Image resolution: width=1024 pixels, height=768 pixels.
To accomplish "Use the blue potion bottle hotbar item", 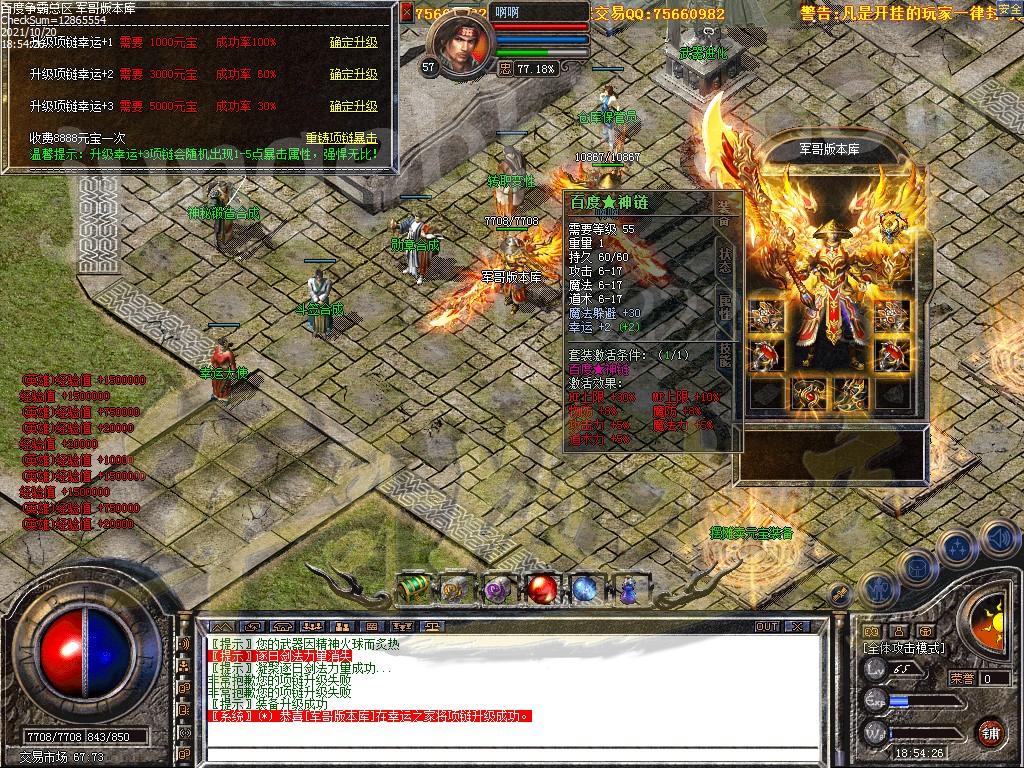I will pyautogui.click(x=627, y=589).
